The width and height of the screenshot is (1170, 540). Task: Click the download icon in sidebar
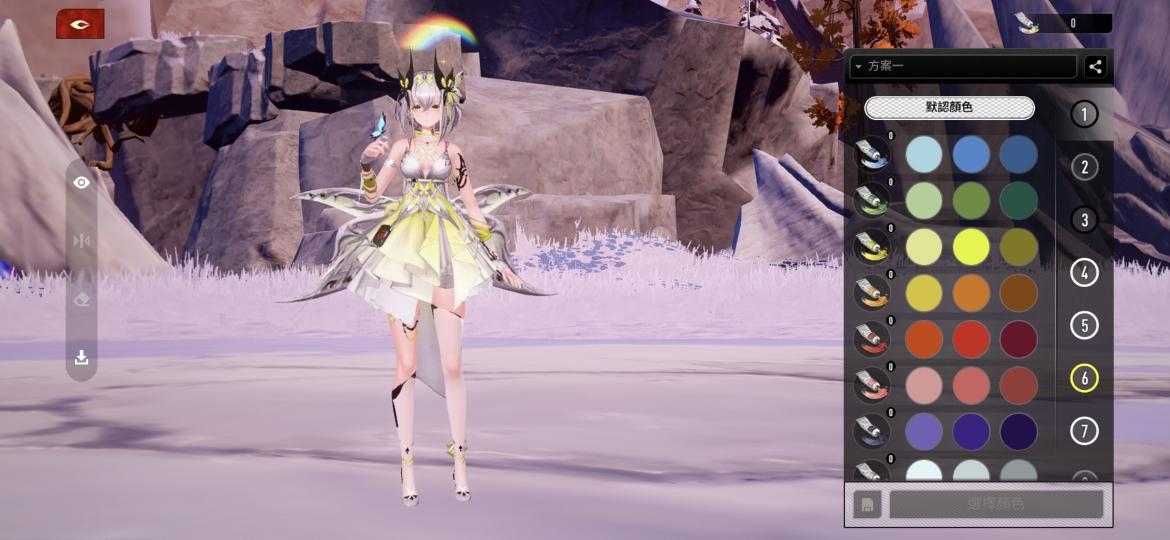click(x=82, y=357)
